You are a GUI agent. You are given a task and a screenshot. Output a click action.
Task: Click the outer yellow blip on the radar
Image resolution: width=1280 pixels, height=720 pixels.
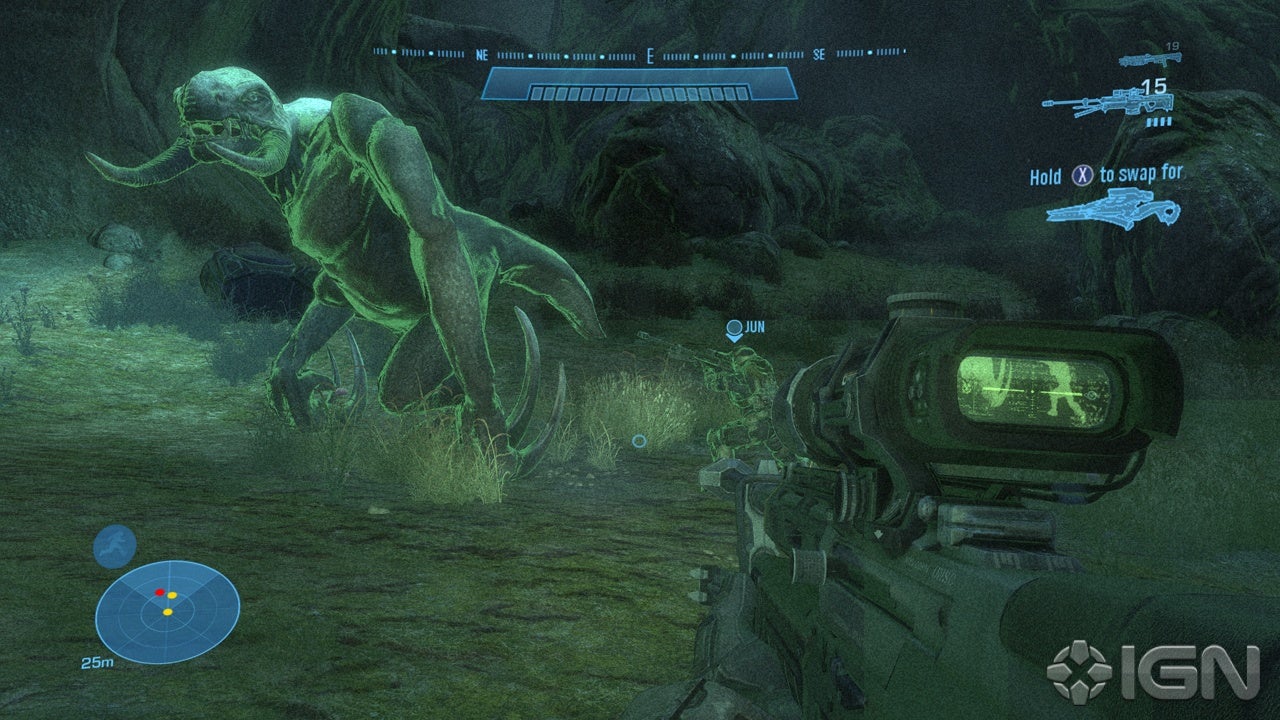[172, 595]
